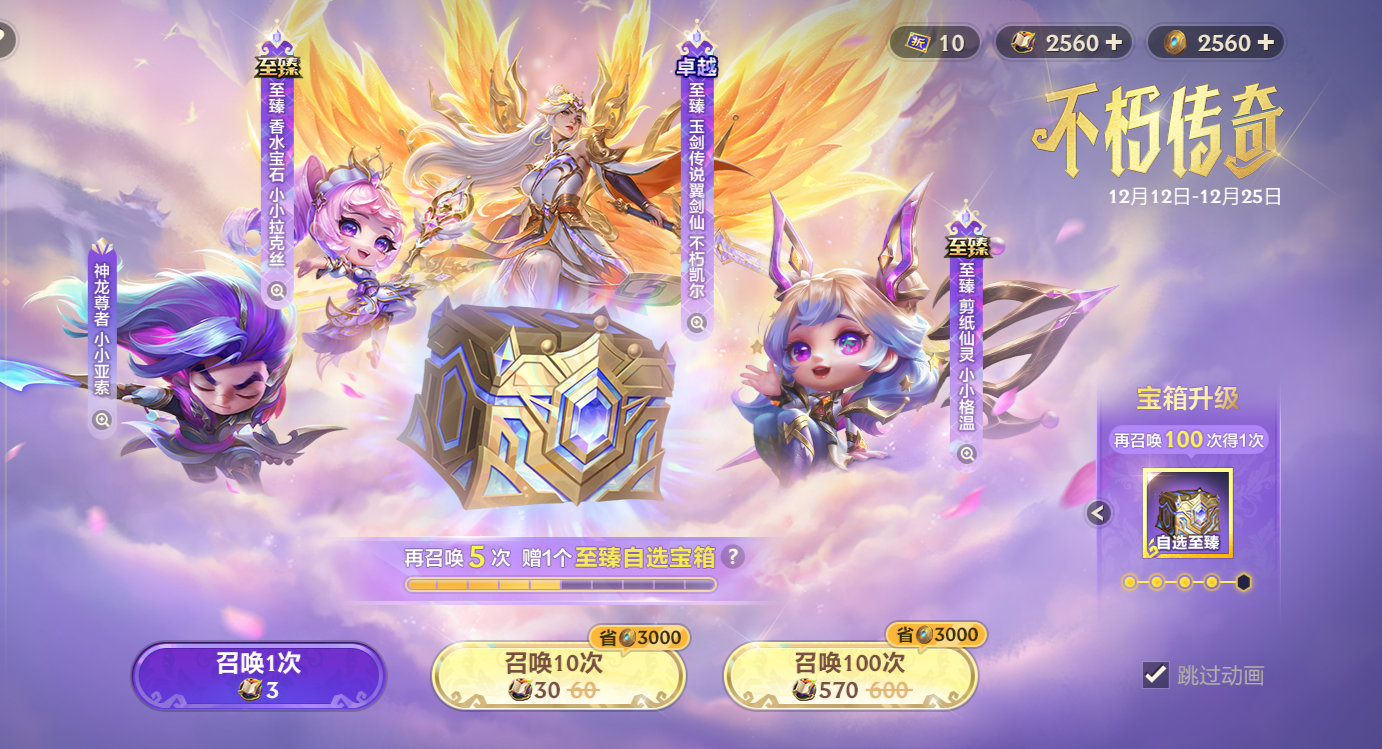
Task: Open the discount coupon counter showing 10
Action: click(934, 43)
